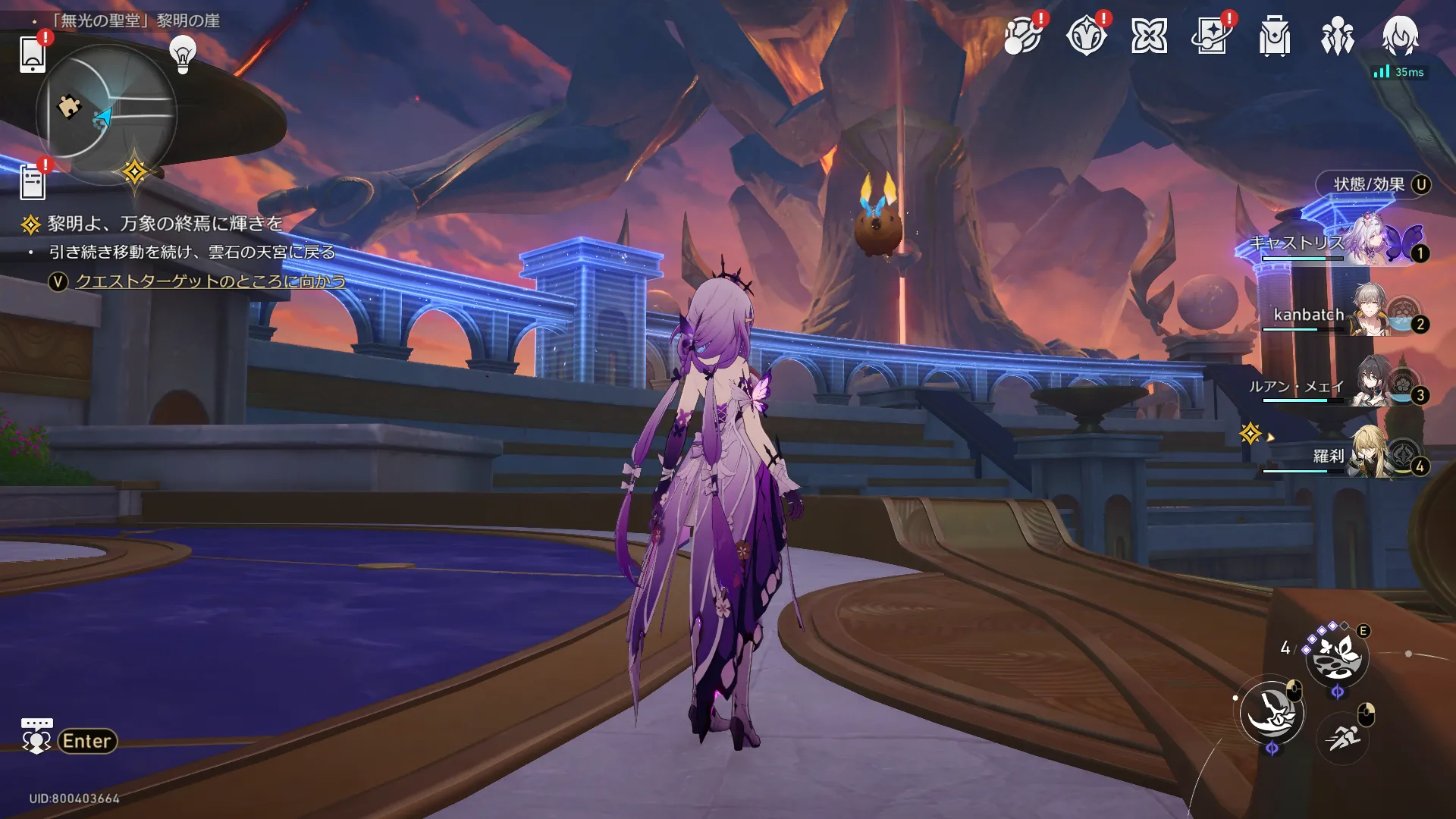The width and height of the screenshot is (1456, 819).
Task: Click the underlined quest target navigation link
Action: [x=210, y=281]
